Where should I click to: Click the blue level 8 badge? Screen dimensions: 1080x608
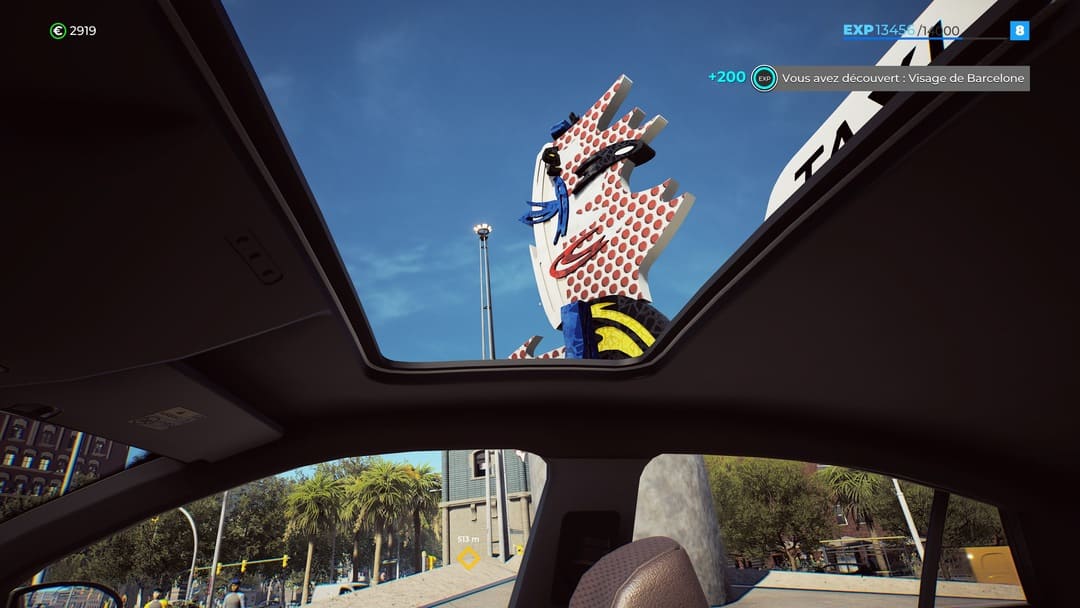1019,30
